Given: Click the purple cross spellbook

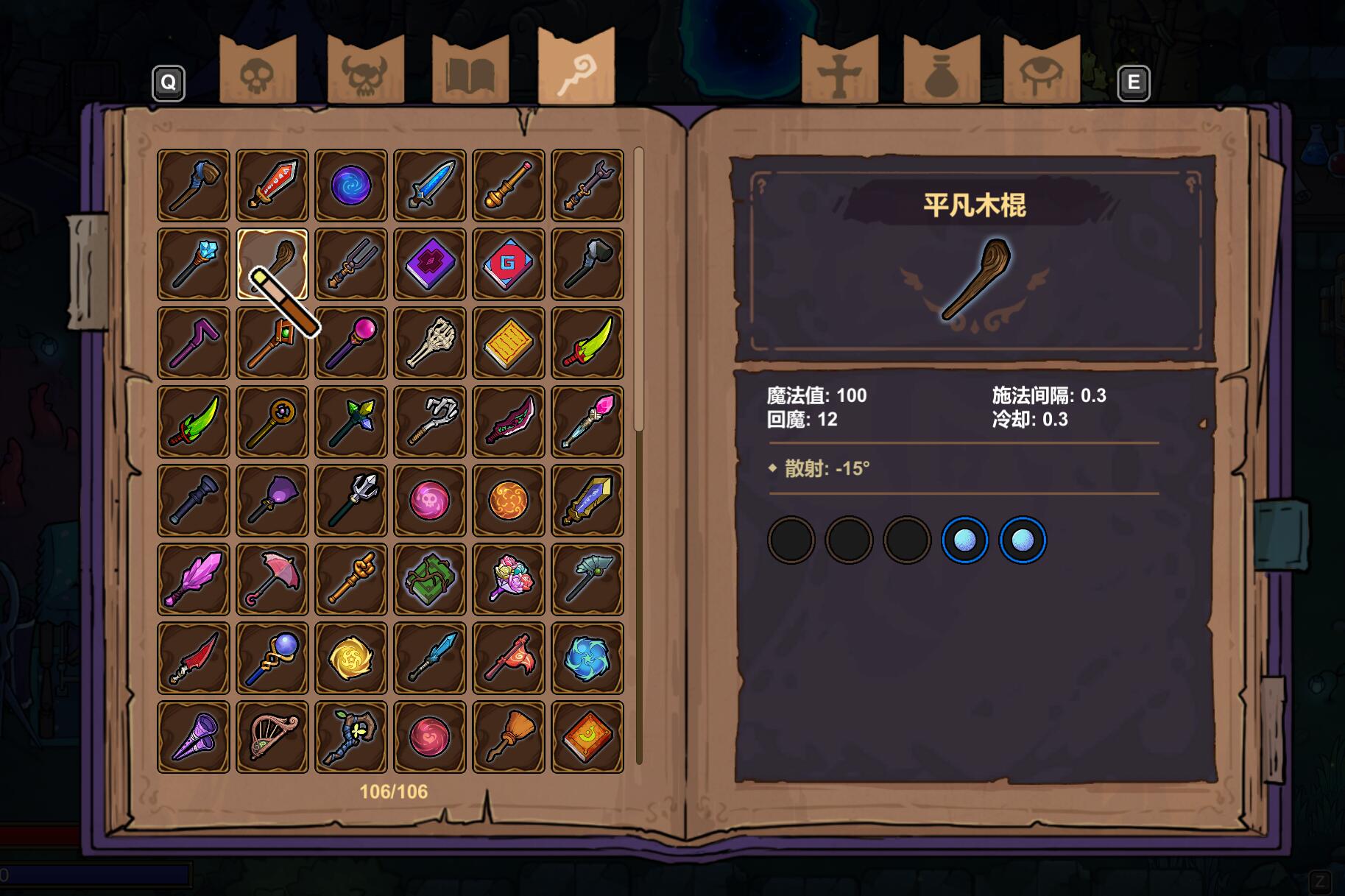Looking at the screenshot, I should (430, 264).
